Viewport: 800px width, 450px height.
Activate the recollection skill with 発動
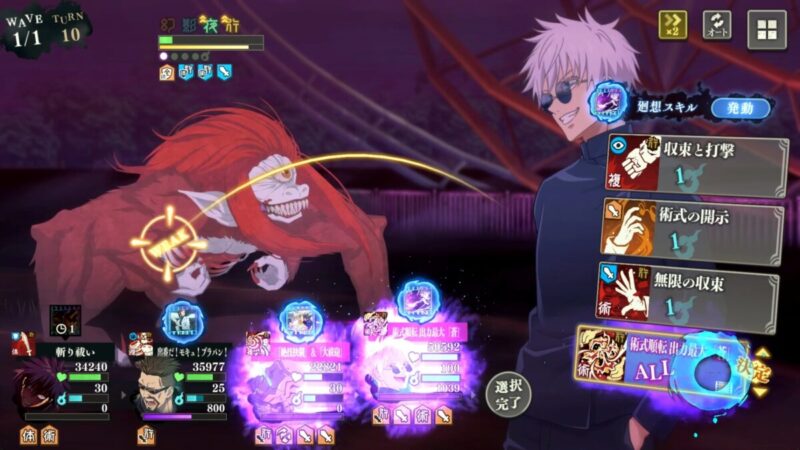pyautogui.click(x=740, y=108)
